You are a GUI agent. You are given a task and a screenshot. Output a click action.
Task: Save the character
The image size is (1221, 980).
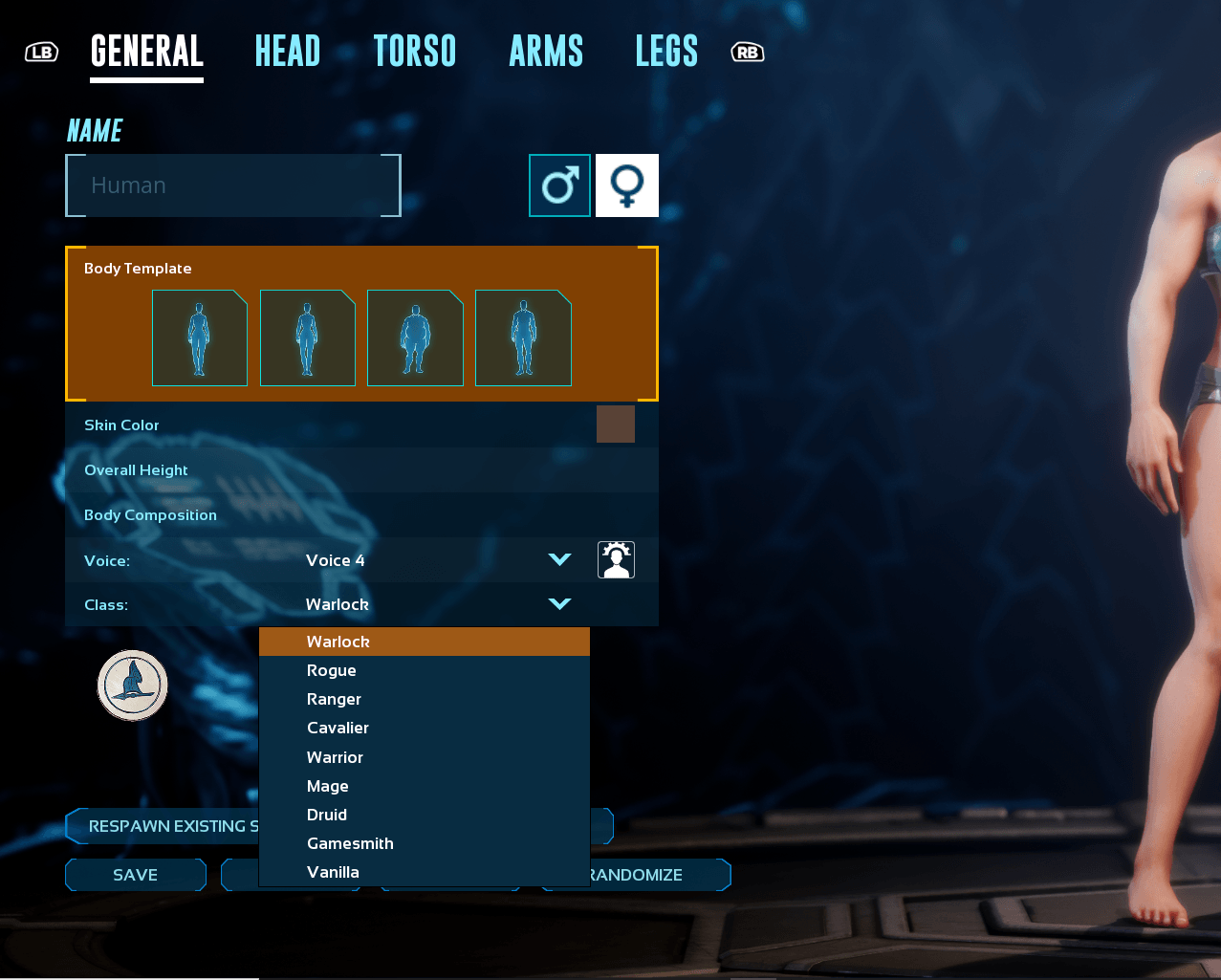click(x=136, y=875)
